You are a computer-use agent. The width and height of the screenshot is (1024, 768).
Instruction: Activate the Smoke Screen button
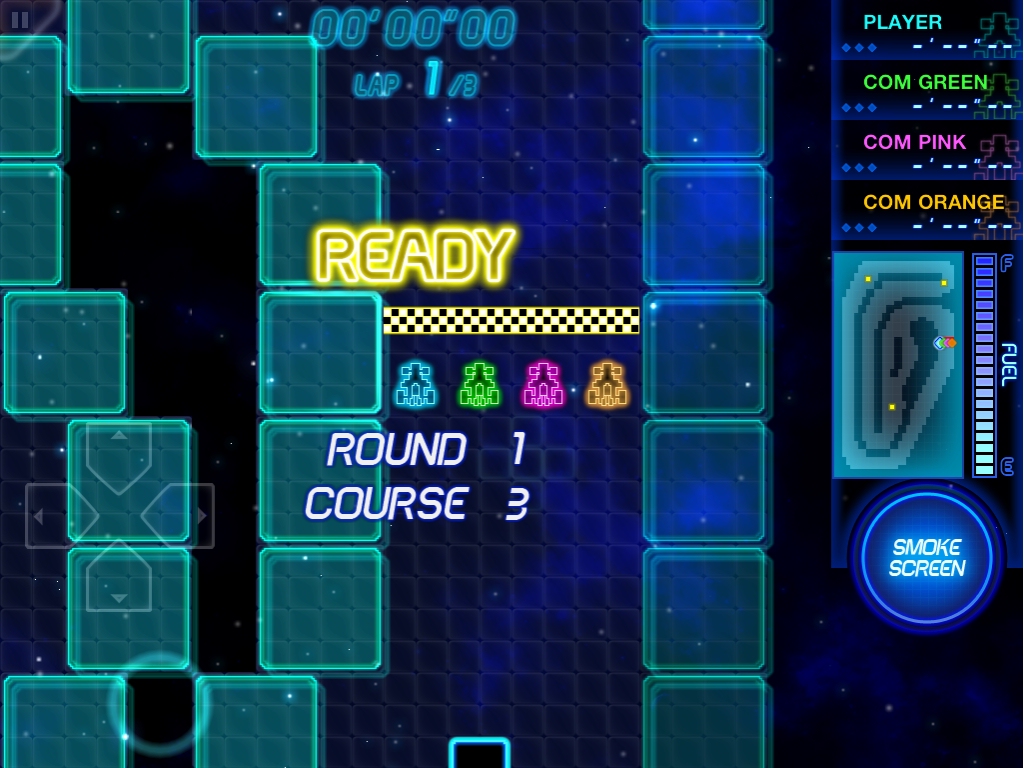927,557
